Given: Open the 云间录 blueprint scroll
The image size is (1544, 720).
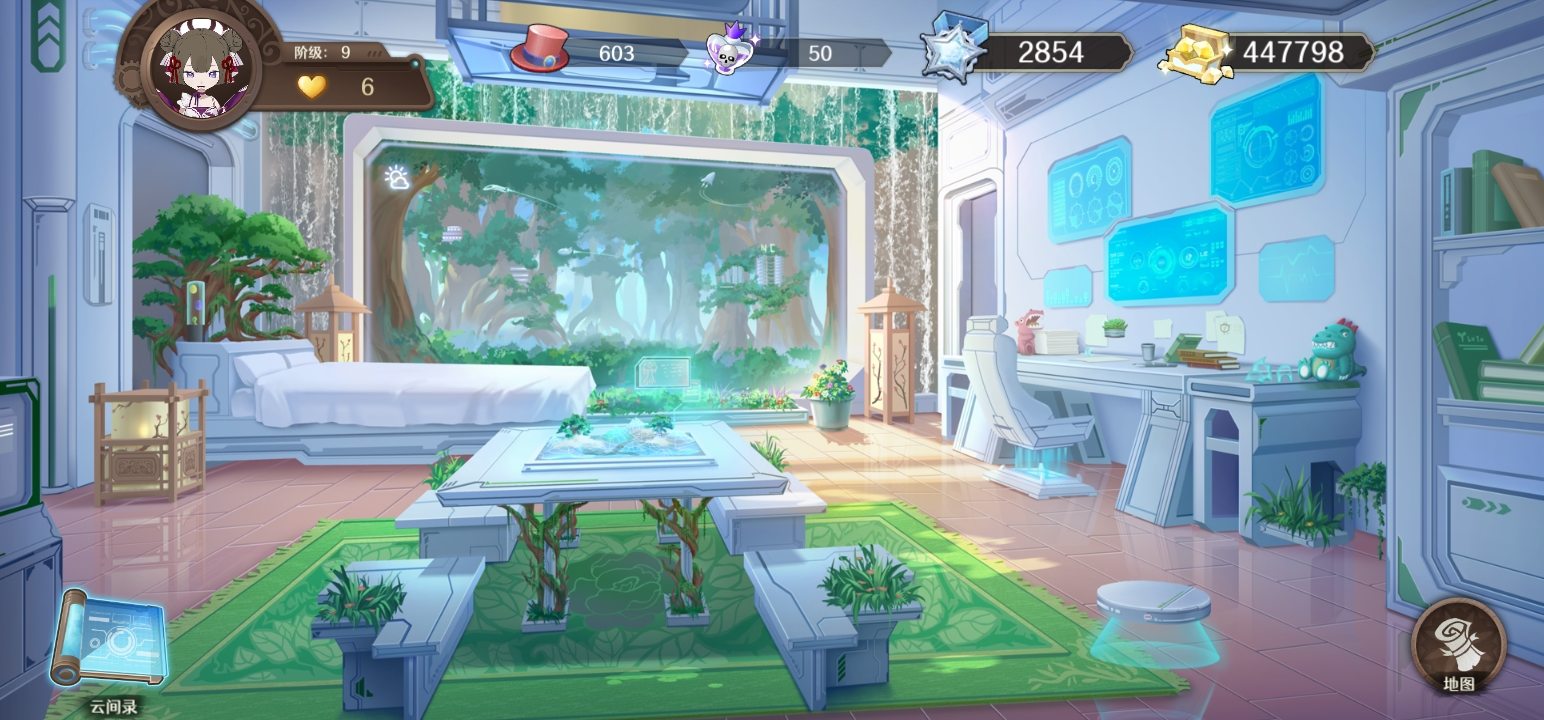Looking at the screenshot, I should (x=109, y=642).
